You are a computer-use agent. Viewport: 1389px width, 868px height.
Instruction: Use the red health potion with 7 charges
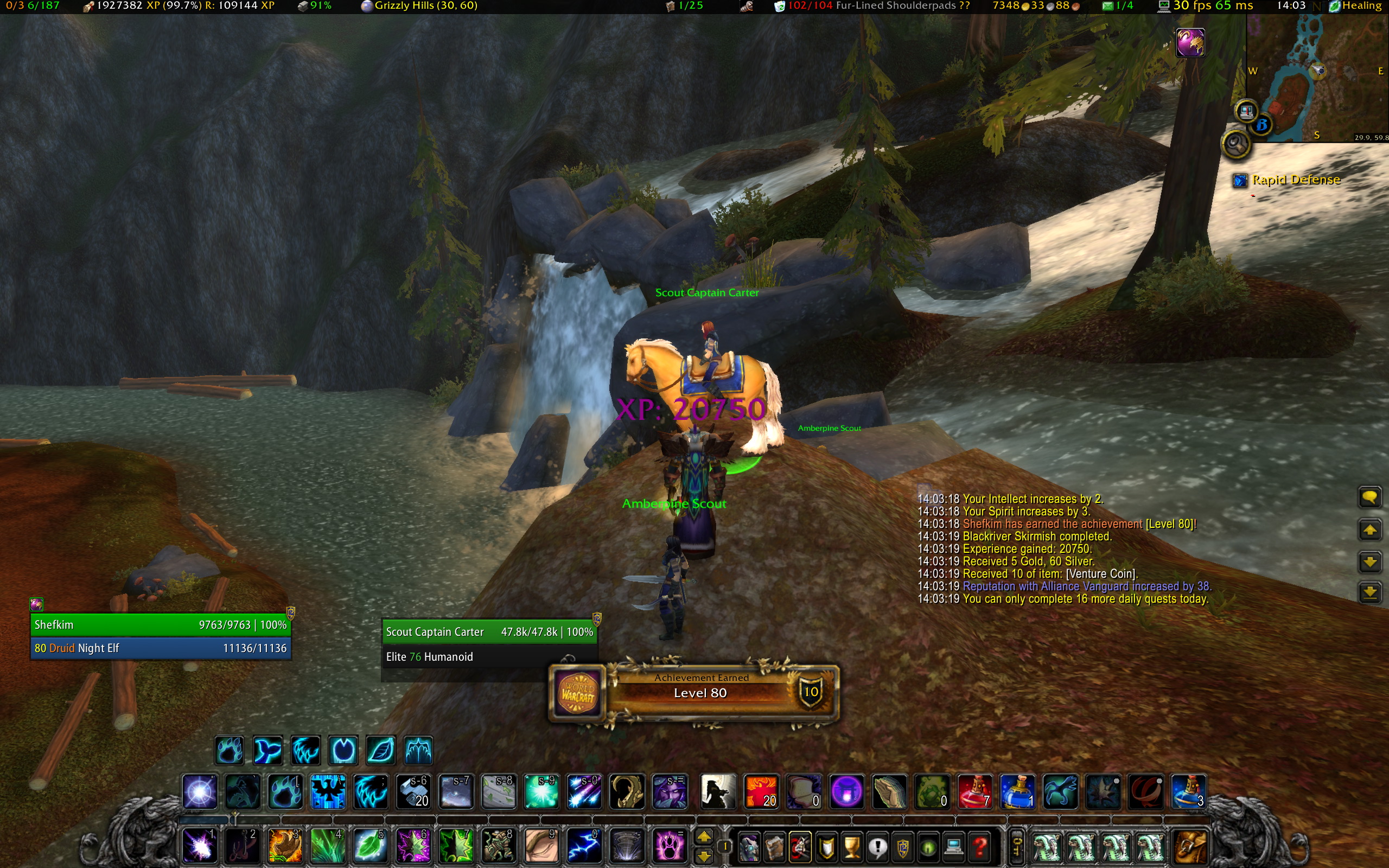point(974,792)
